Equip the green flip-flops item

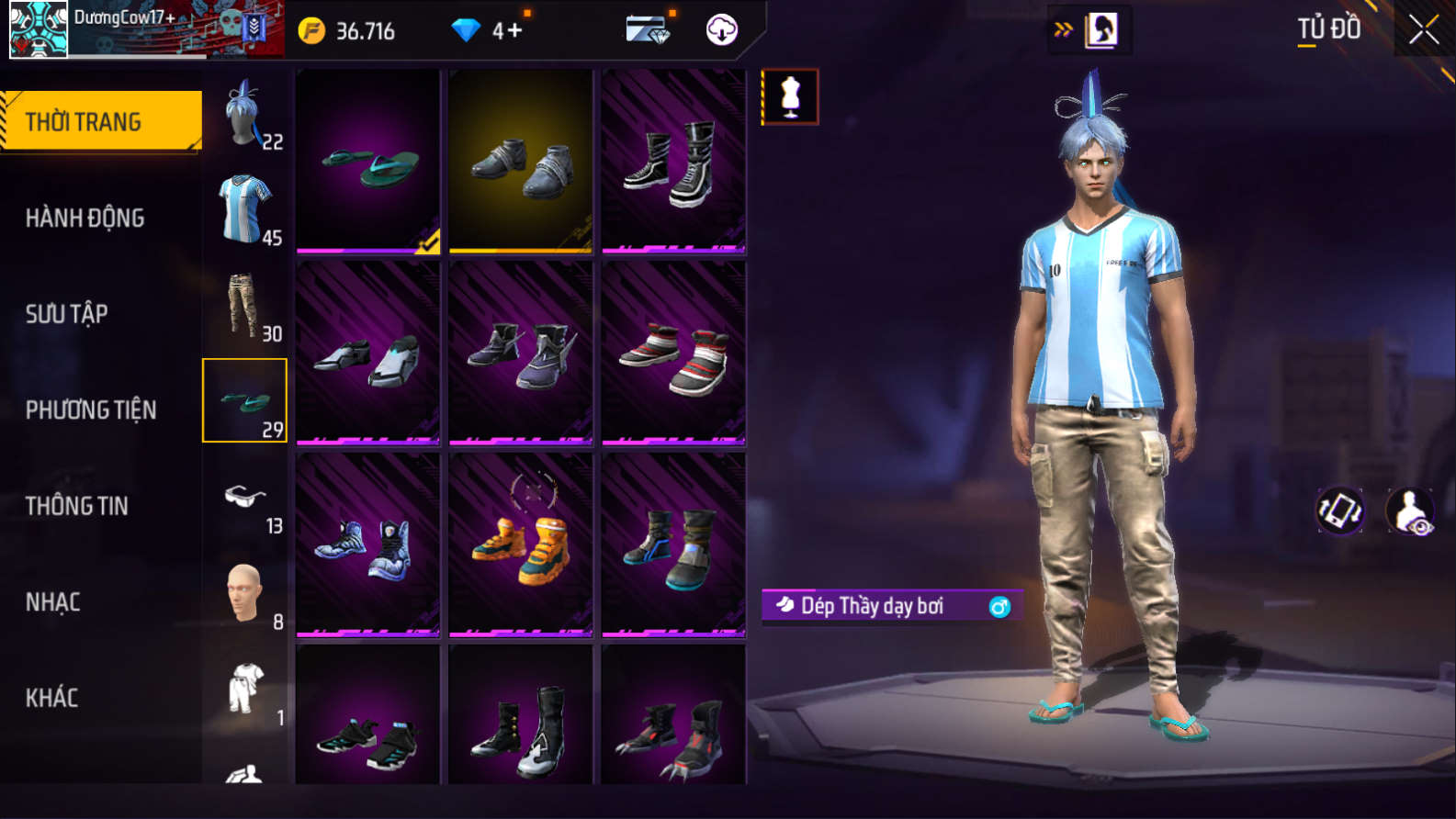(368, 161)
